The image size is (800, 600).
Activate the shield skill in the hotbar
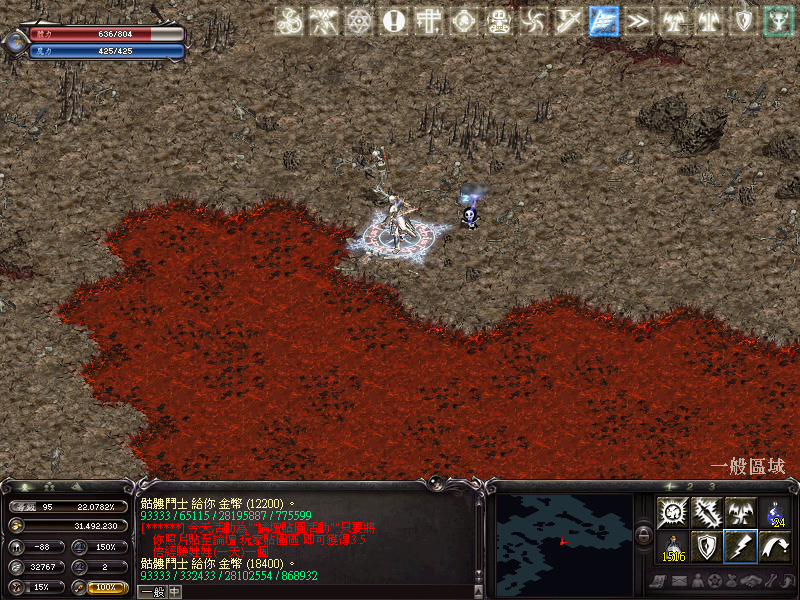click(x=706, y=546)
